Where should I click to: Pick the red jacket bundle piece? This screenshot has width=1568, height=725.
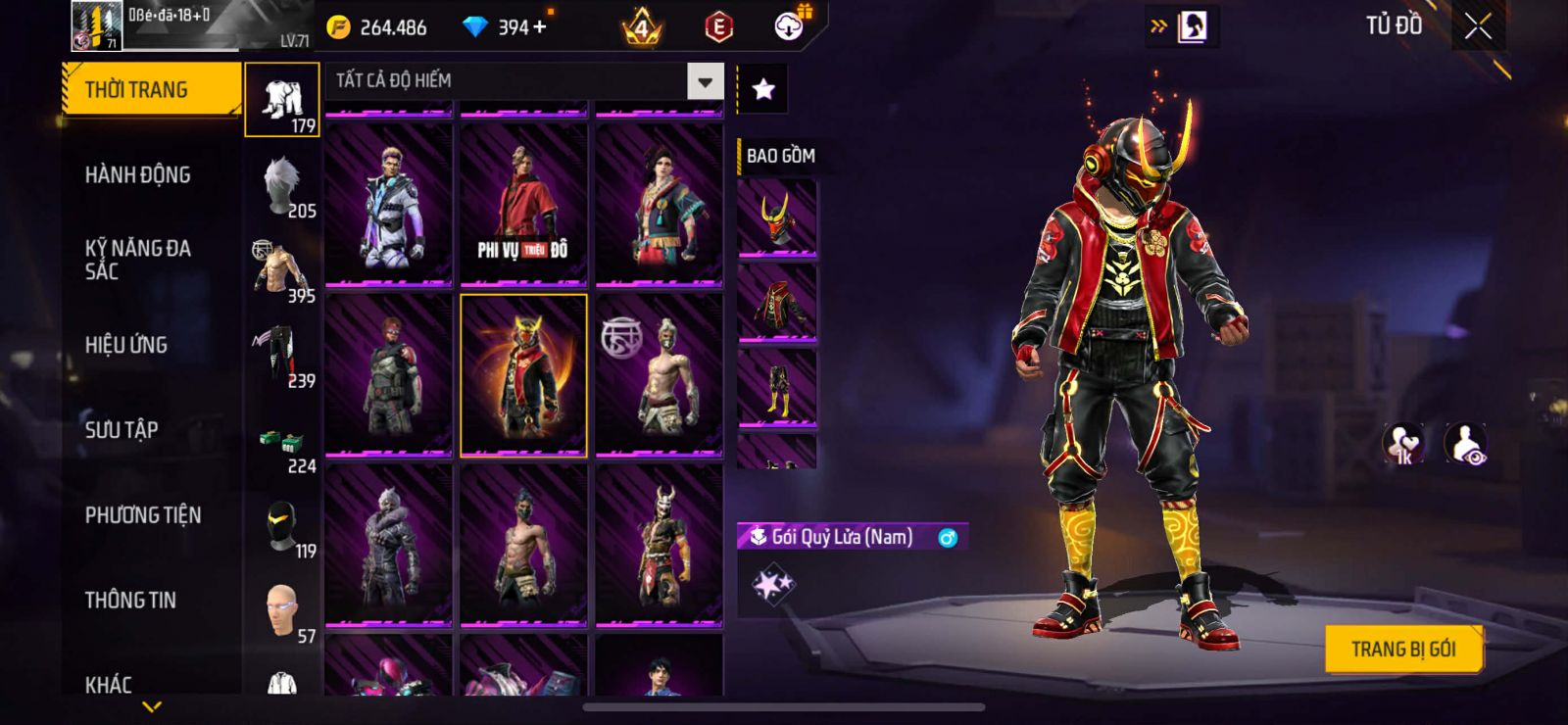[777, 304]
